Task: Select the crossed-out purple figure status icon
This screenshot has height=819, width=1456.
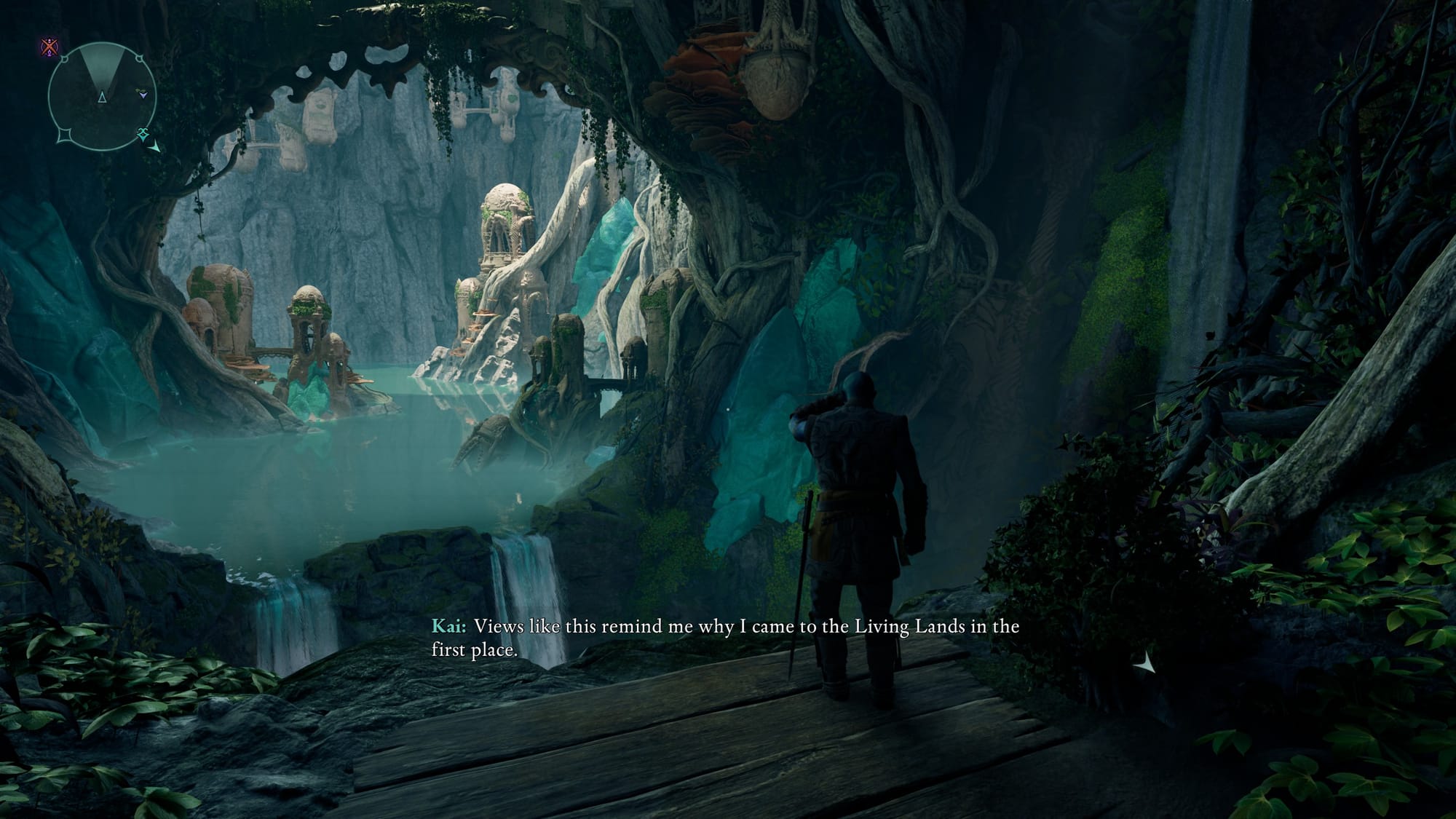Action: [50, 49]
